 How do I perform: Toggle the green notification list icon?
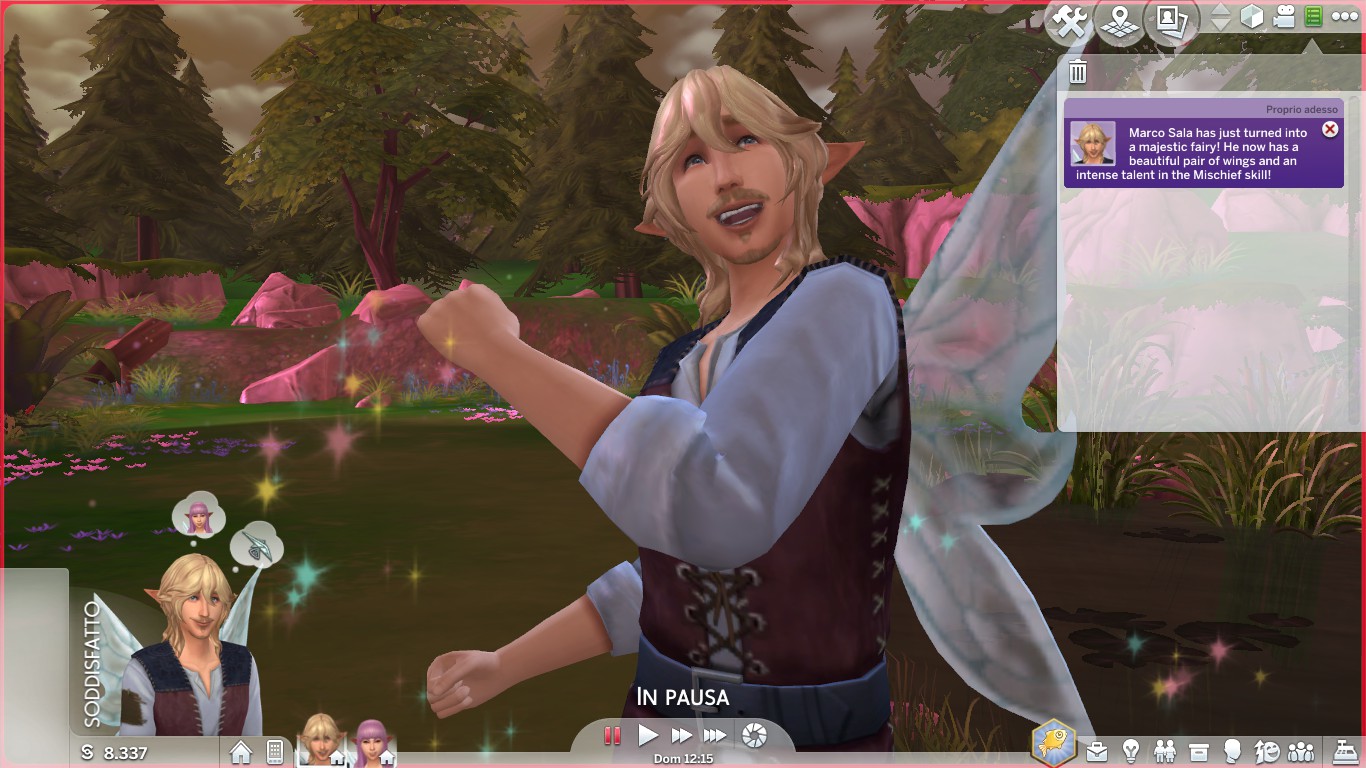click(1314, 17)
